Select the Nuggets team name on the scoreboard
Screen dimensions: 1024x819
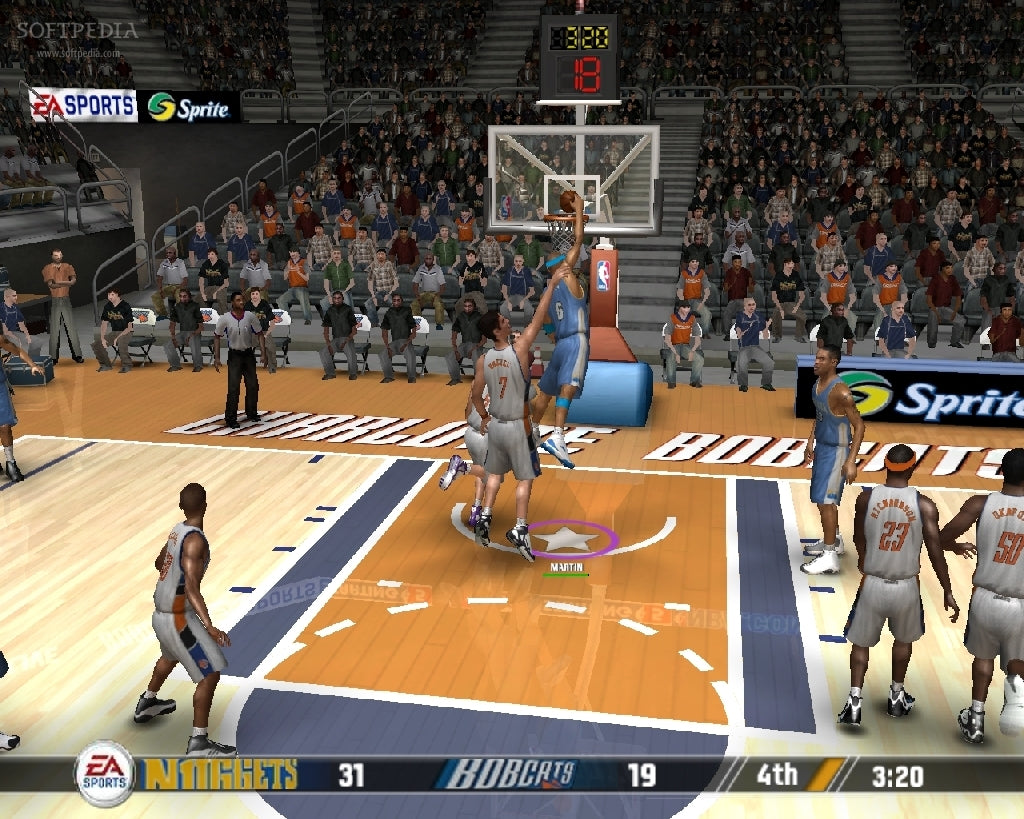221,774
